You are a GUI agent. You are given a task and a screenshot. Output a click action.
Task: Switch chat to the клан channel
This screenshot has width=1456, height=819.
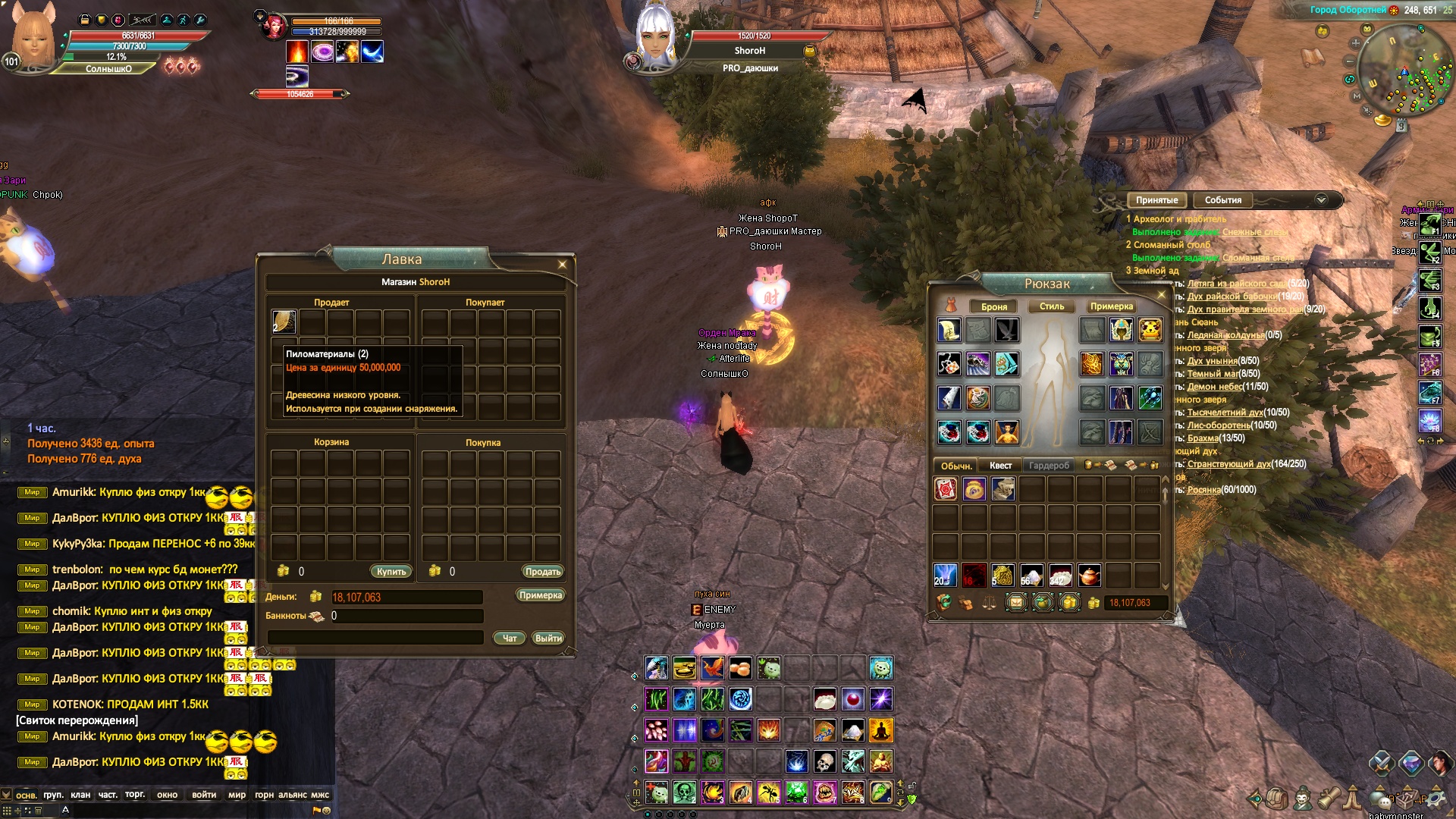click(80, 795)
